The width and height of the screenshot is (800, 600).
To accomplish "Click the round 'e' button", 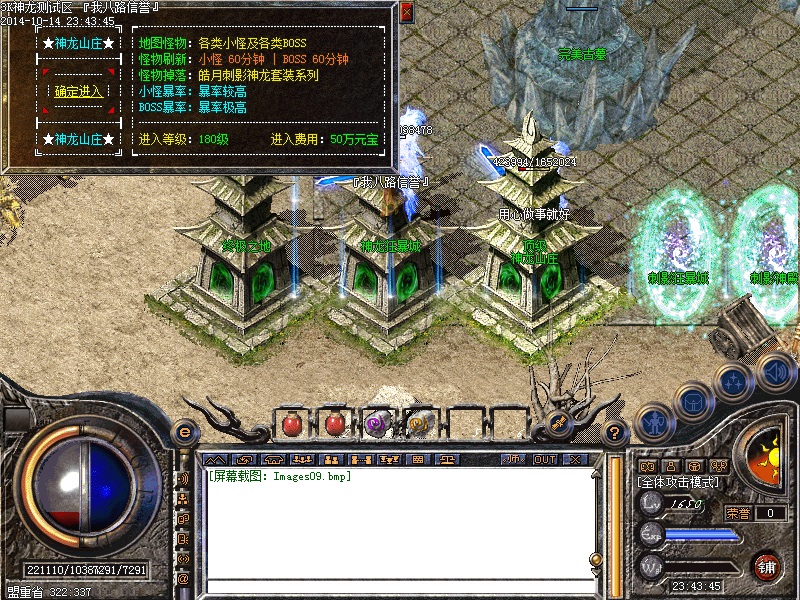I will click(x=184, y=432).
